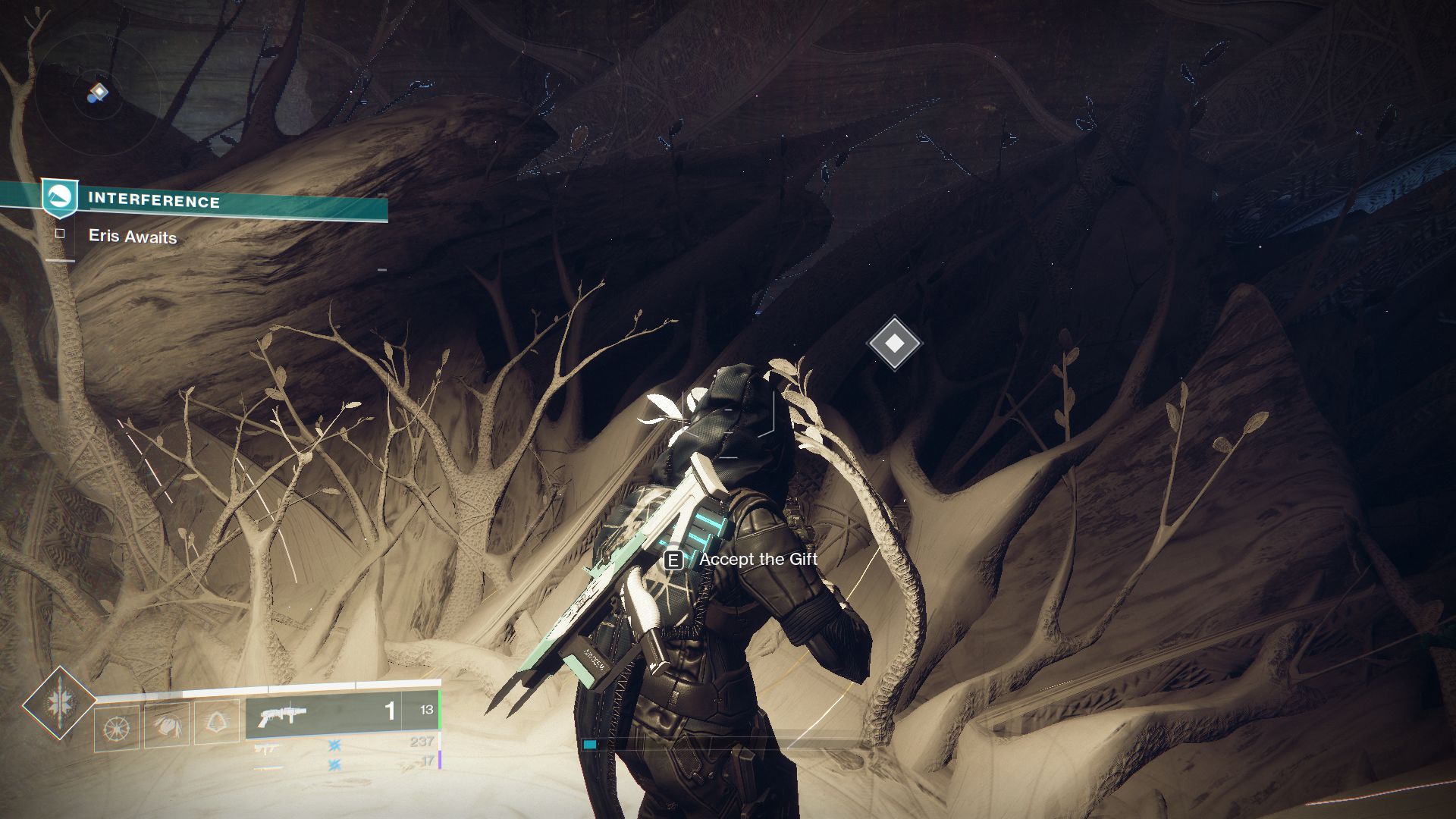Select the Interference mission title

(154, 201)
